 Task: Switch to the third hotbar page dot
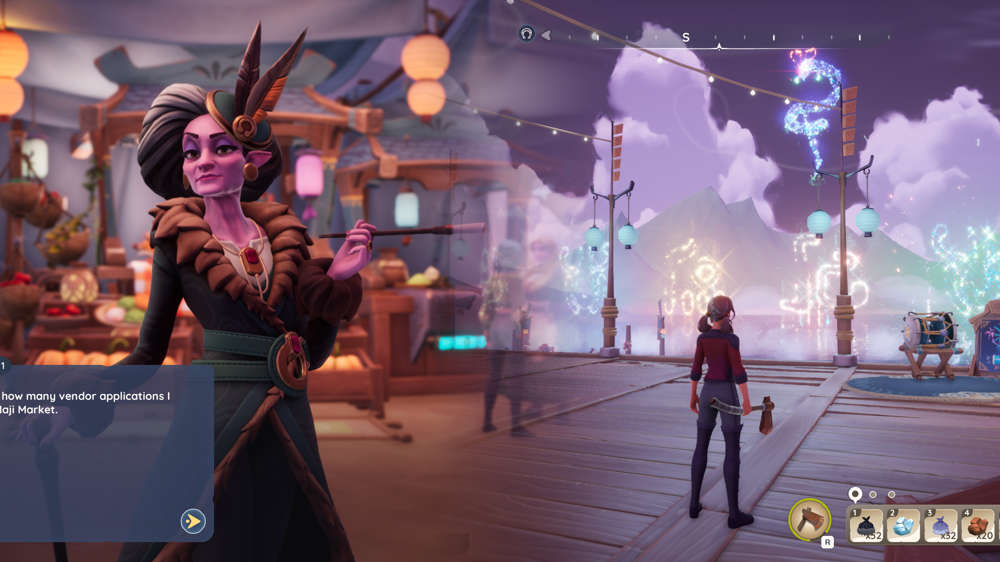pos(891,494)
